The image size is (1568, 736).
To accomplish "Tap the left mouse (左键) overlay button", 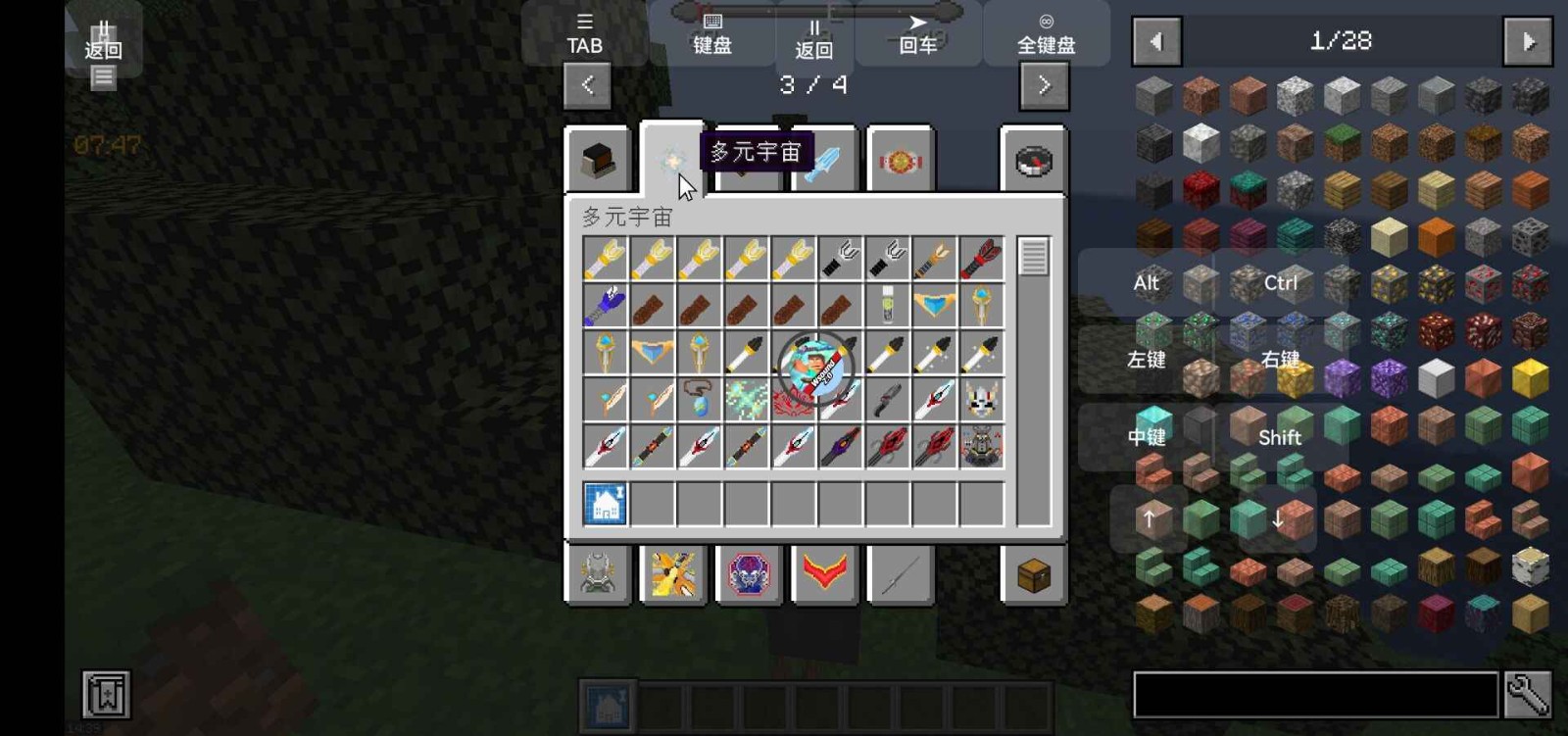I will [1146, 360].
